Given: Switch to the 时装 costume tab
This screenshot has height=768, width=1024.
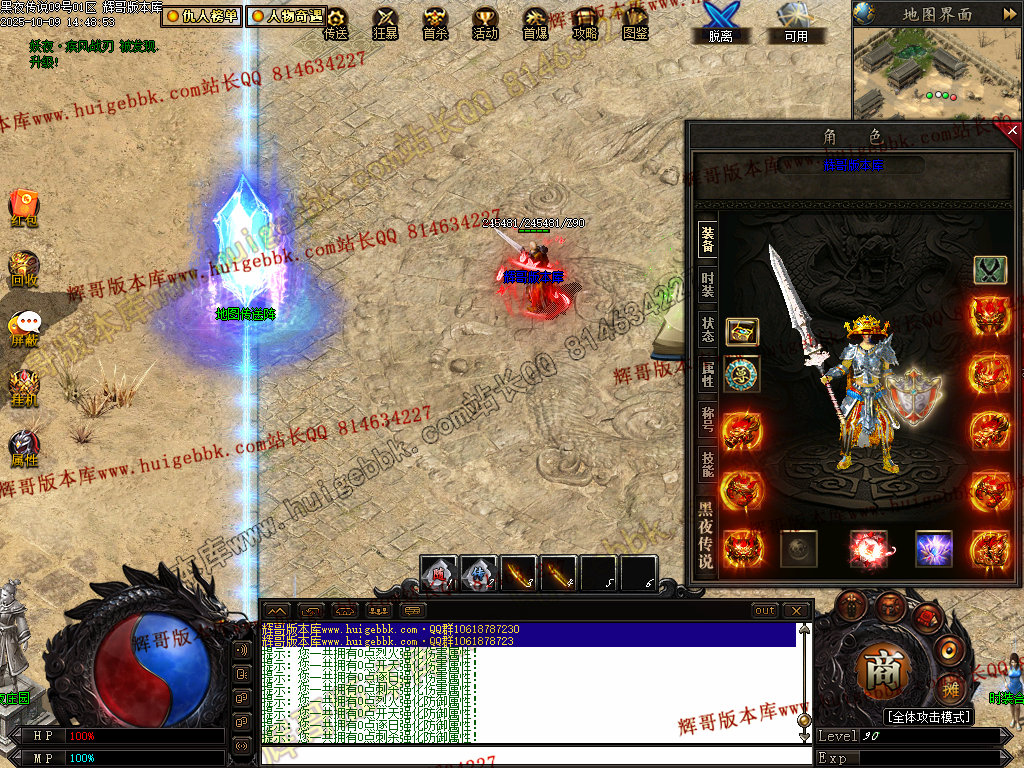Looking at the screenshot, I should click(x=707, y=284).
